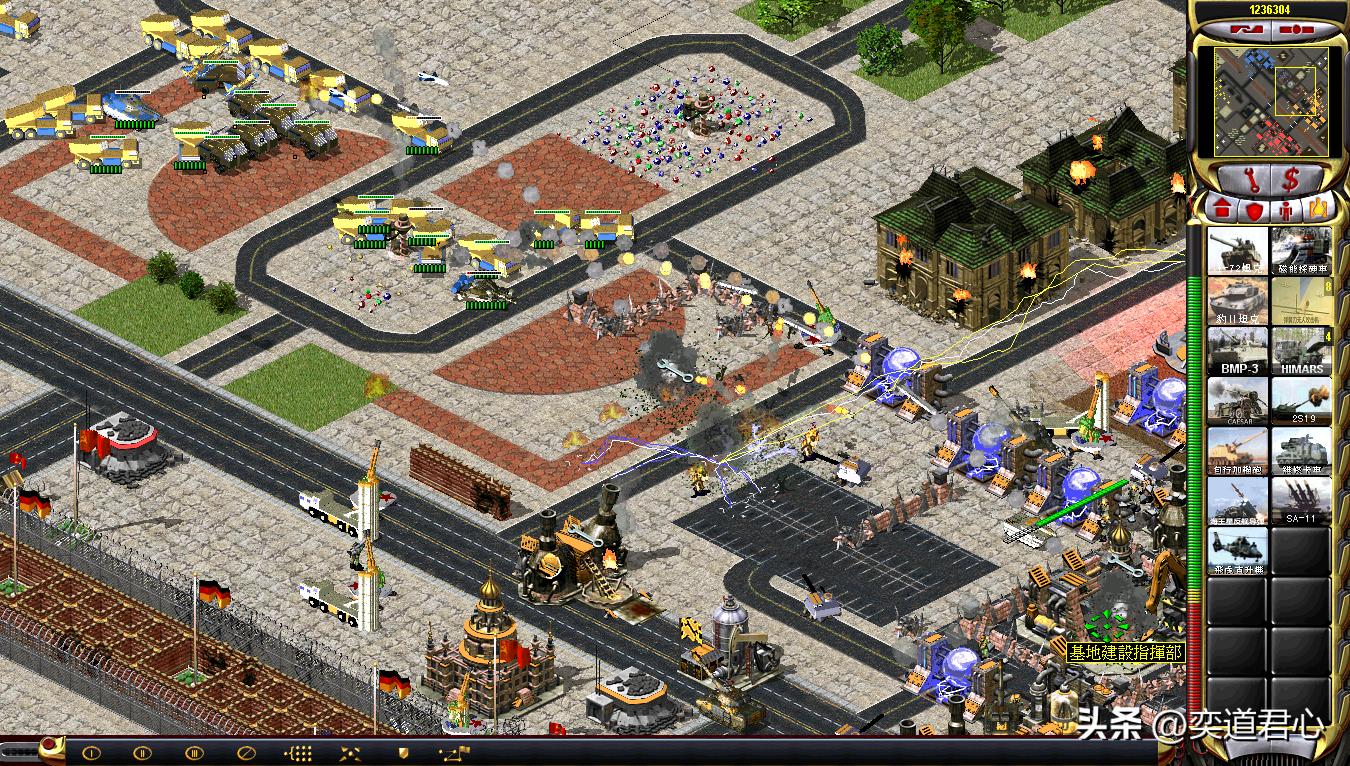This screenshot has width=1350, height=766.
Task: Open the infantry production tab
Action: click(x=1285, y=207)
